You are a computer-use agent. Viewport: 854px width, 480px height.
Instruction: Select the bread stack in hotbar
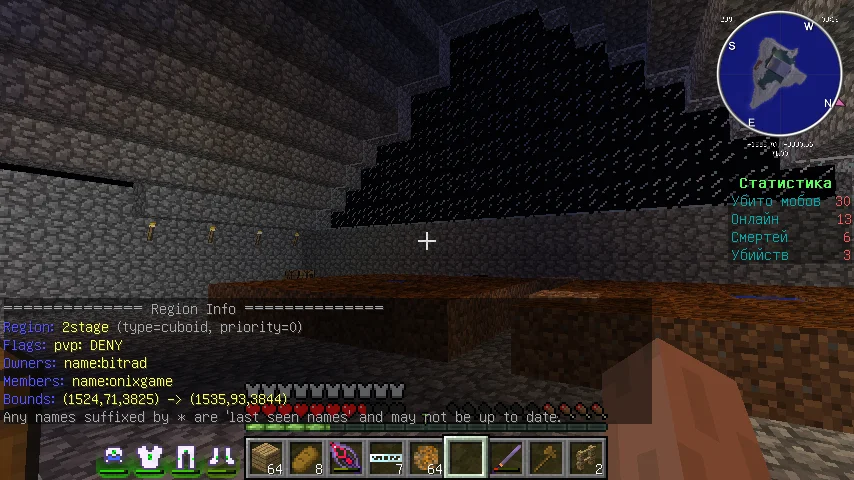pos(306,458)
